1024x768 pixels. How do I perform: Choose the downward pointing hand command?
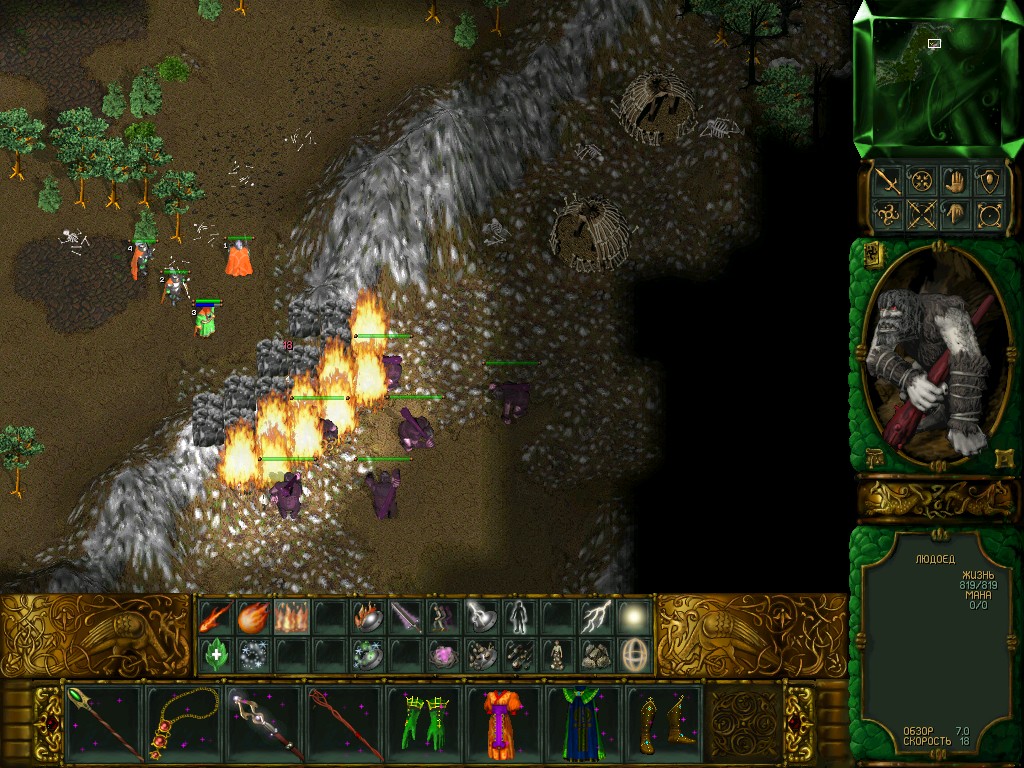tap(953, 214)
